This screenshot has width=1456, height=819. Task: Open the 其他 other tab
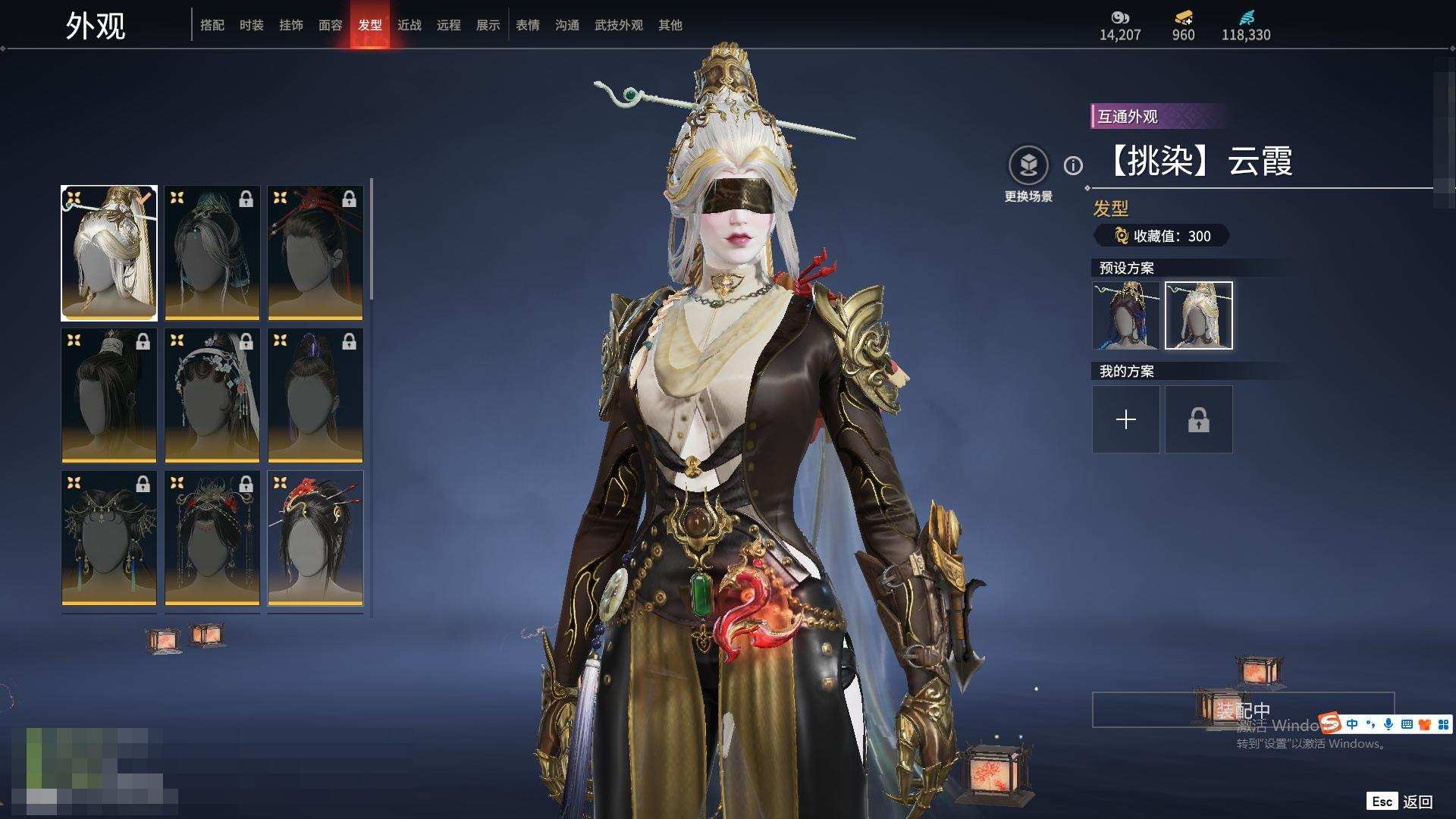(670, 25)
